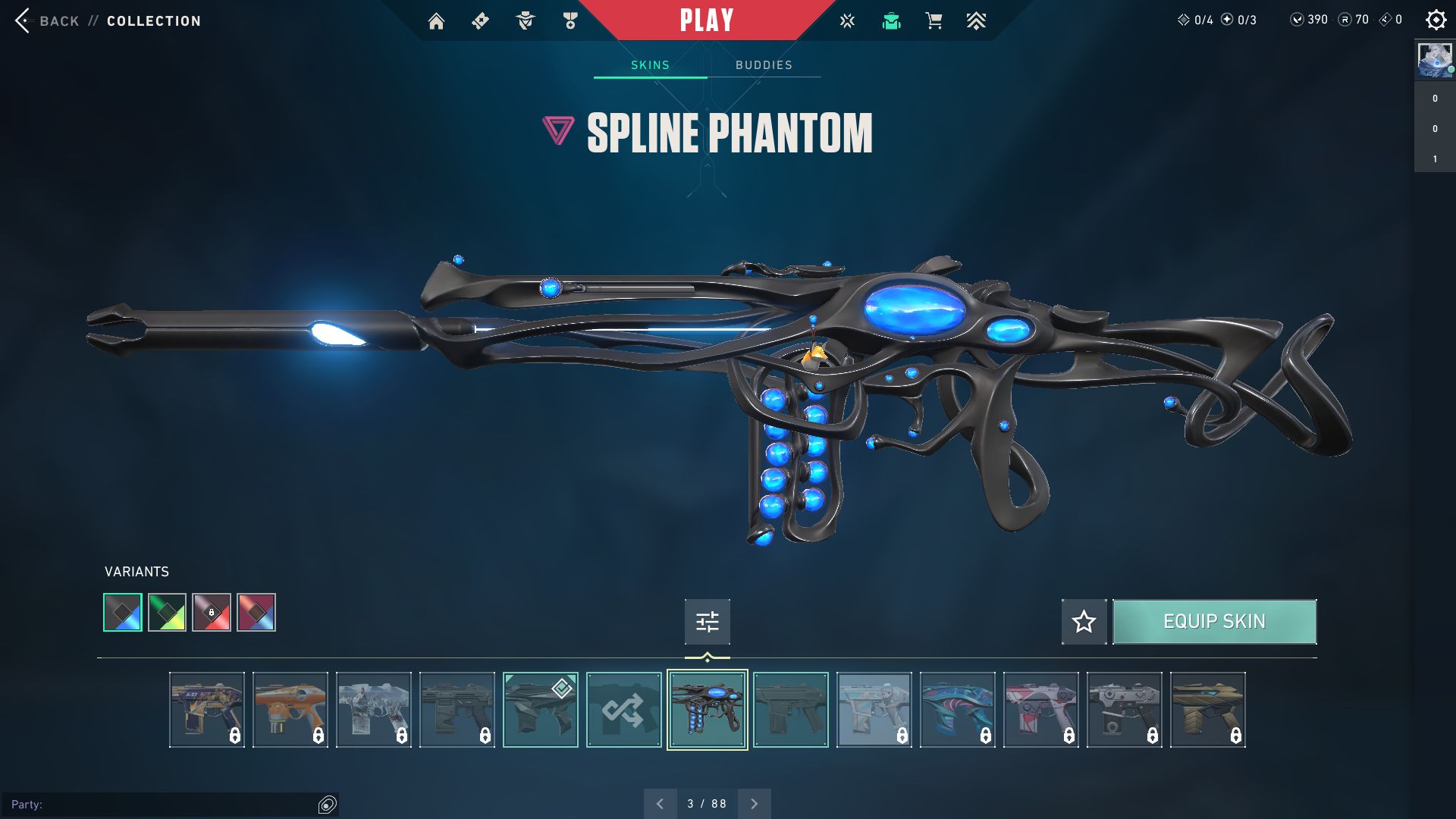Equip the Spline Phantom skin
Image resolution: width=1456 pixels, height=819 pixels.
[x=1214, y=622]
